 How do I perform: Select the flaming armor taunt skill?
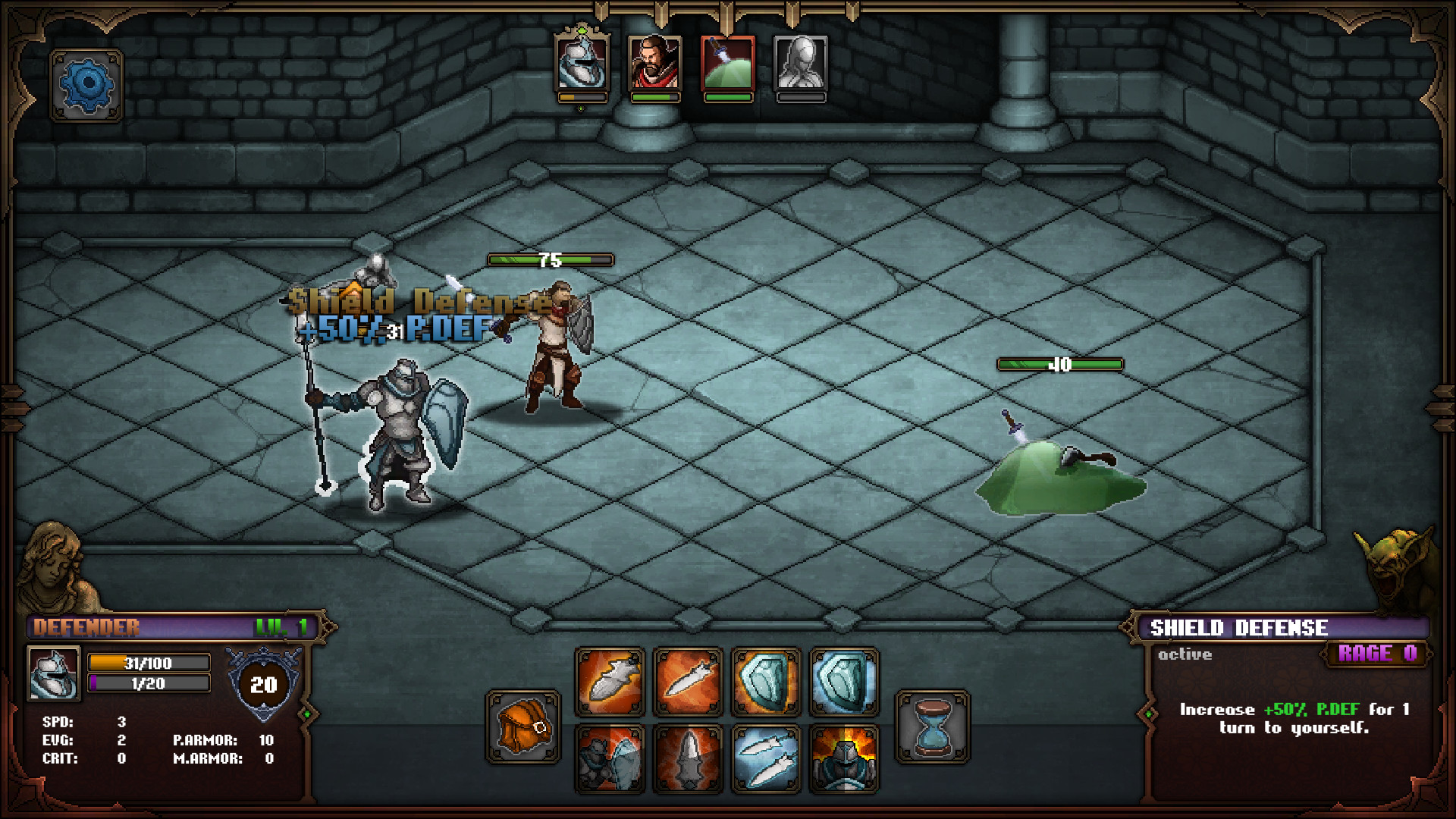point(845,758)
